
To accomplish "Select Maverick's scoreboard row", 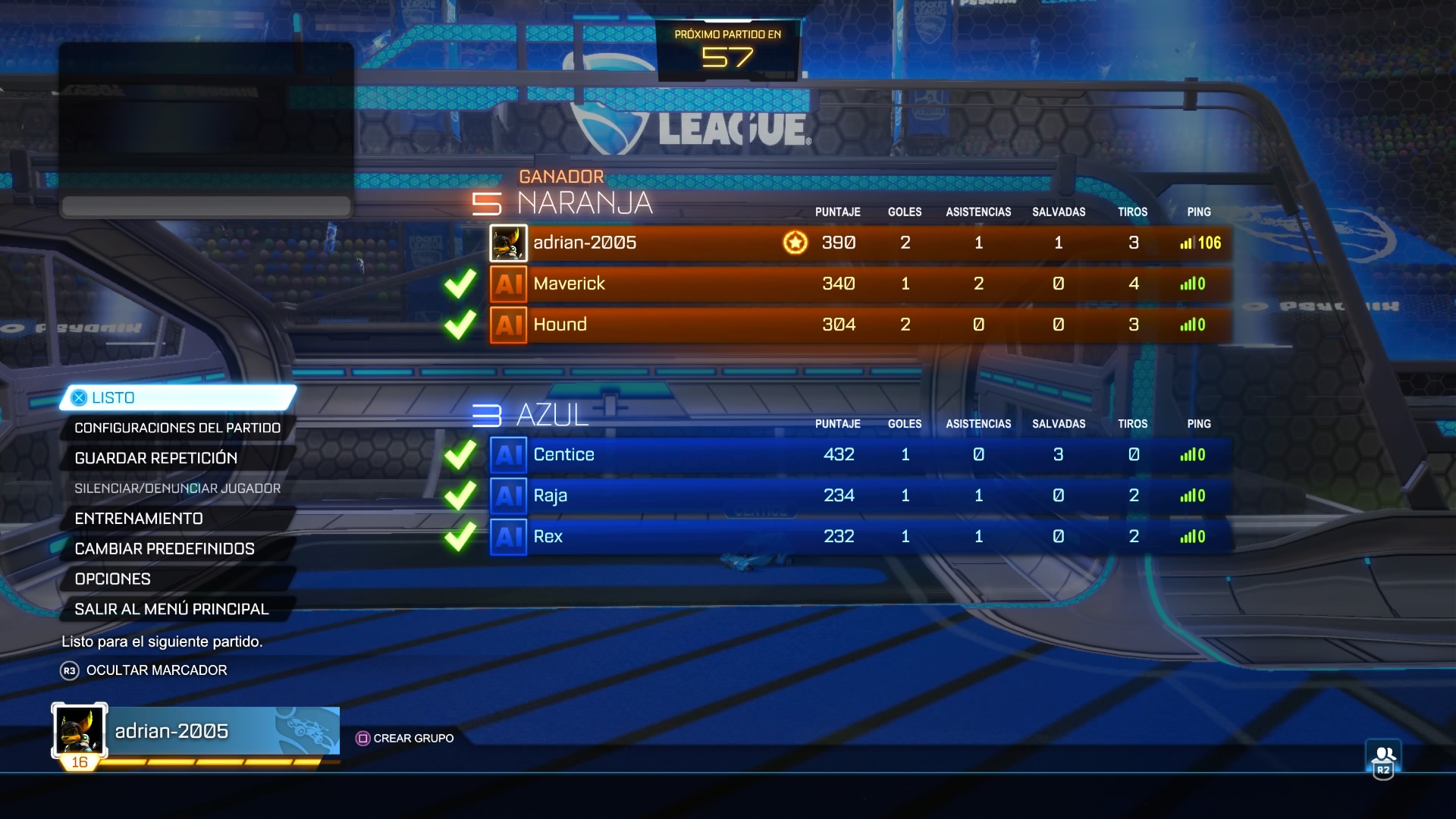I will coord(860,284).
